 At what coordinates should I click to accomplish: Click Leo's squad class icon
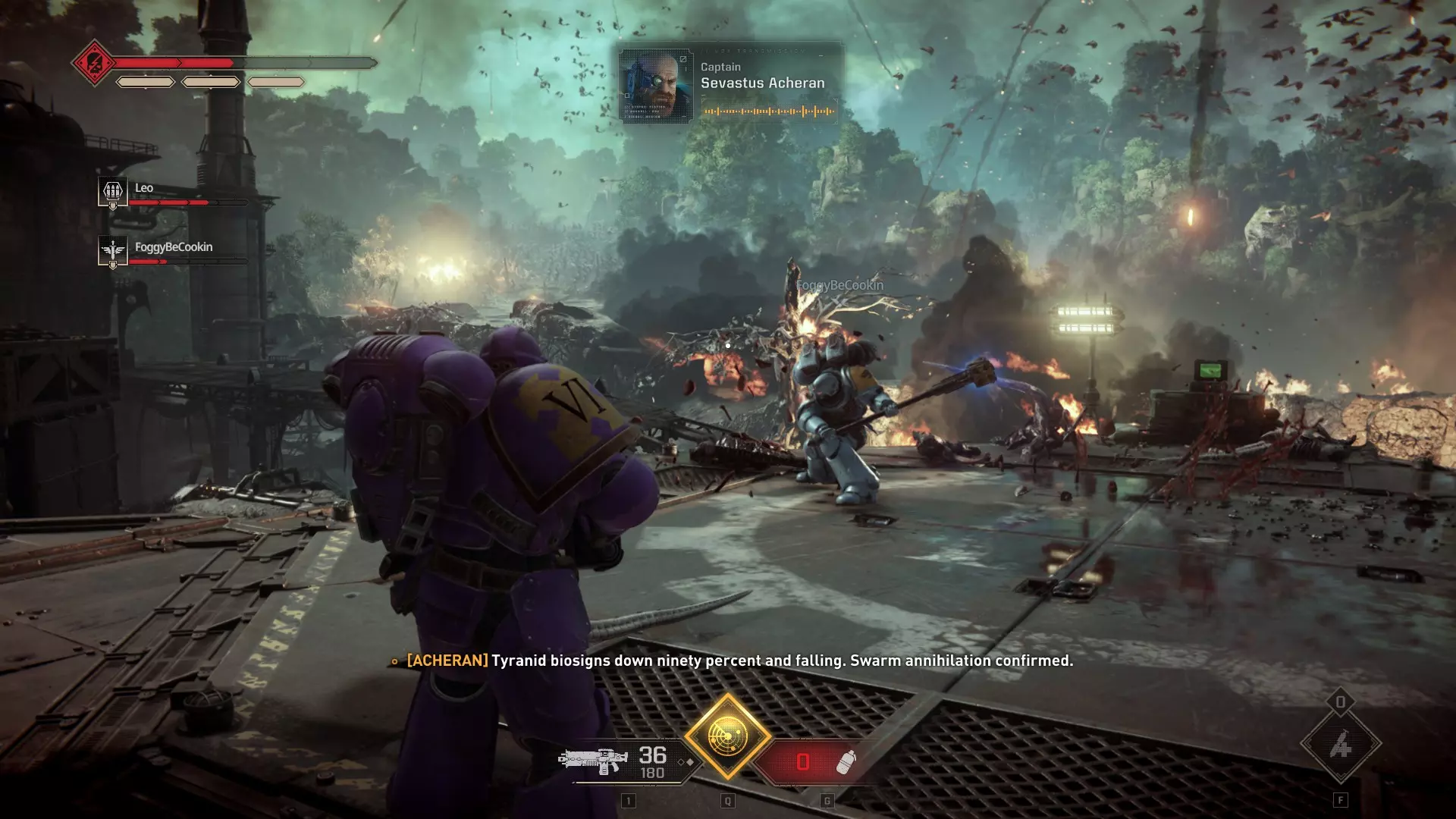point(112,190)
